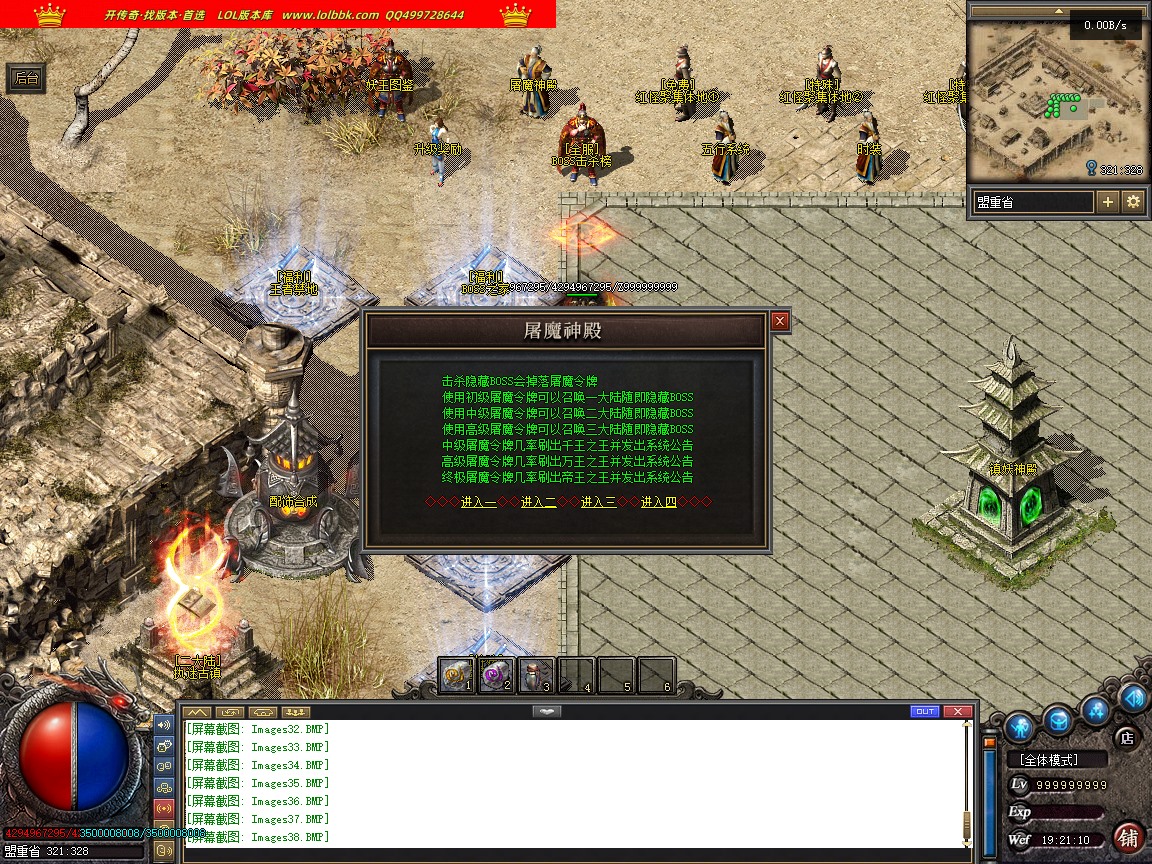1152x864 pixels.
Task: Click the blue OUT button on chat panel
Action: (x=925, y=712)
